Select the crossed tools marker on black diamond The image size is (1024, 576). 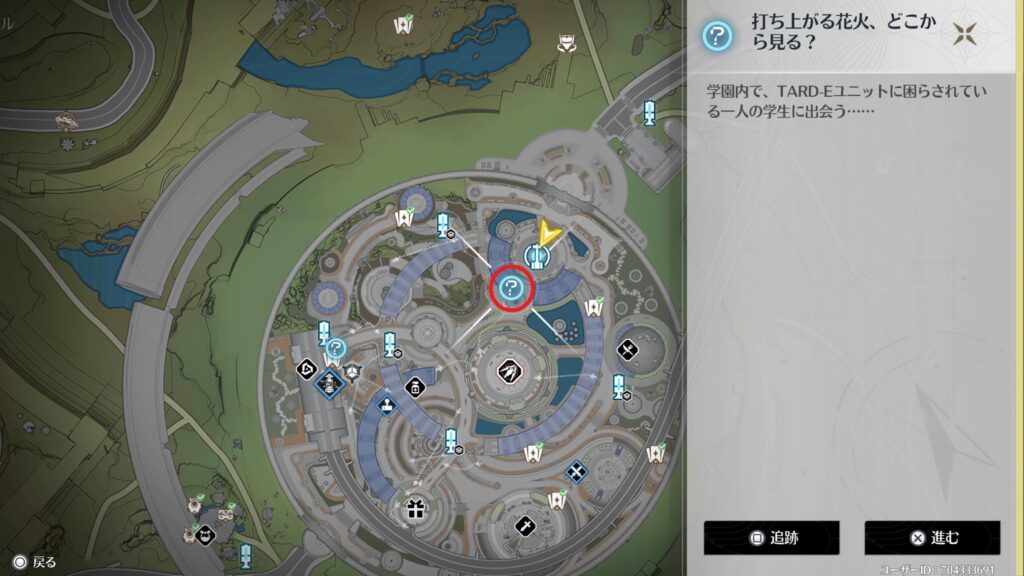[x=628, y=349]
